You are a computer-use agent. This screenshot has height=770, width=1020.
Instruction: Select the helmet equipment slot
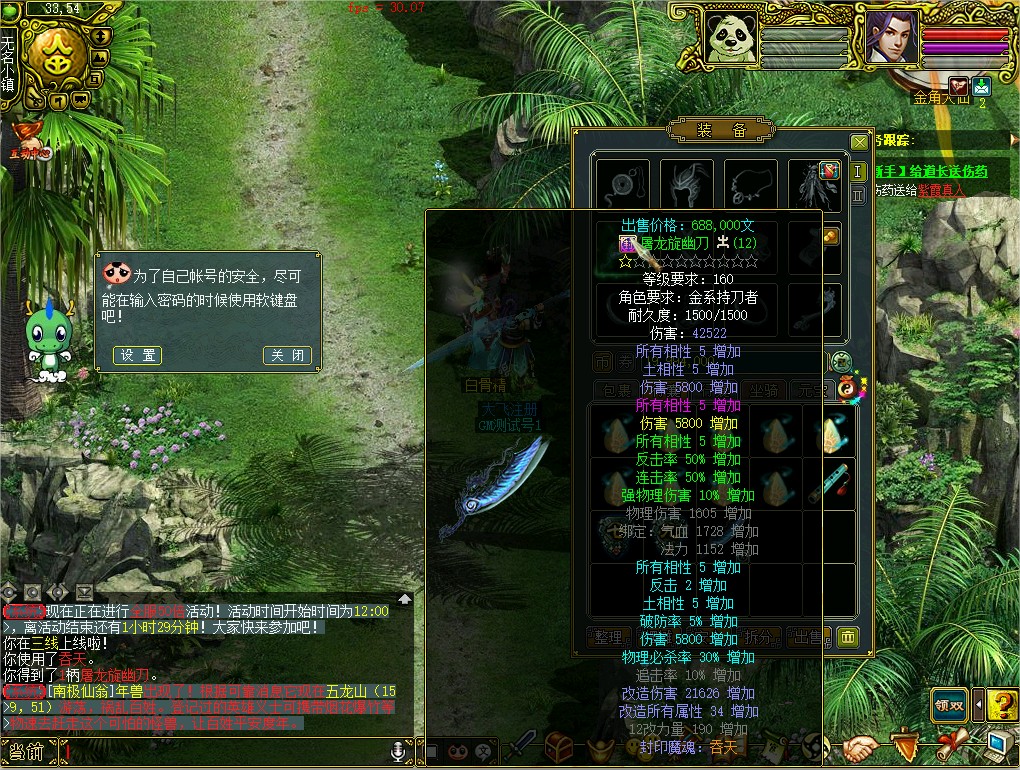pos(687,186)
